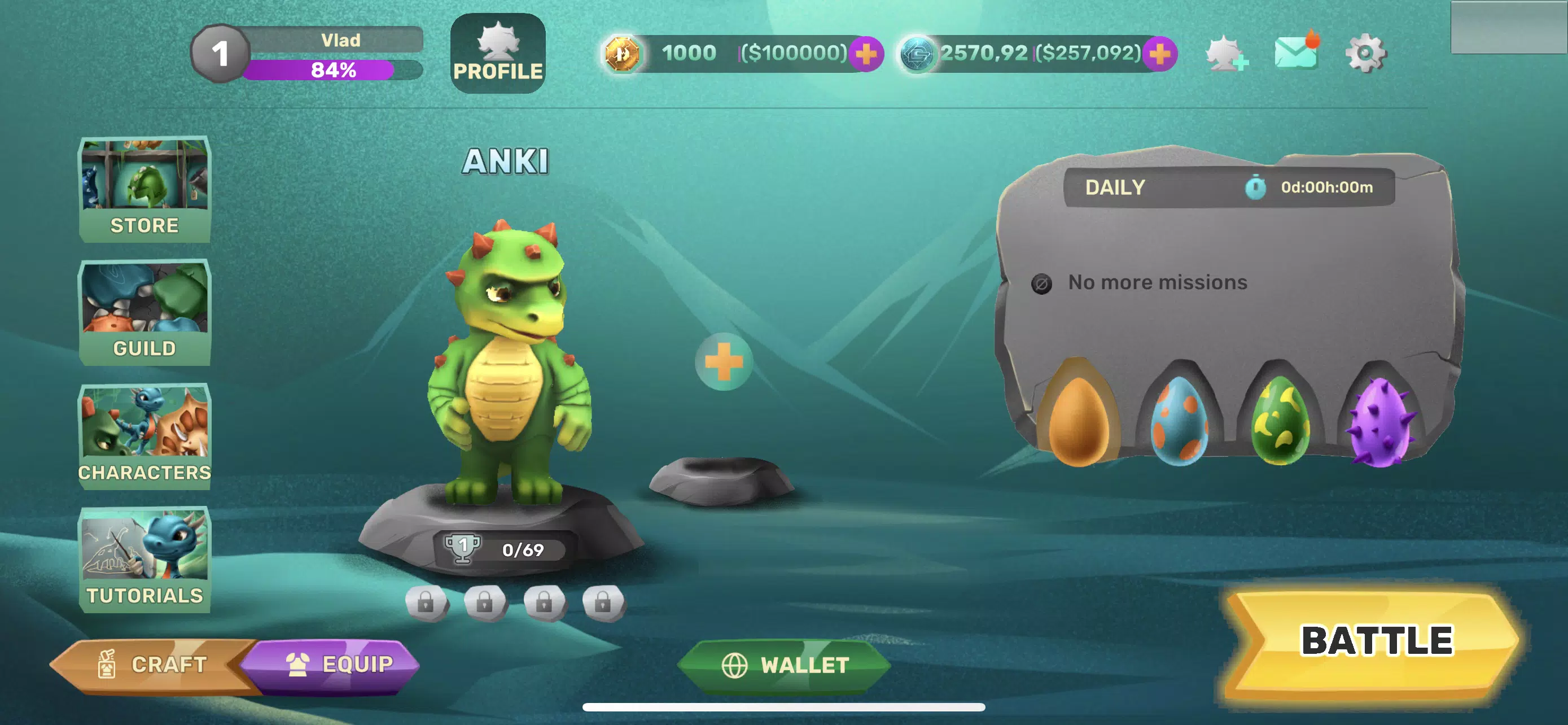Viewport: 1568px width, 725px height.
Task: Add more gold coins with the plus button
Action: (866, 54)
